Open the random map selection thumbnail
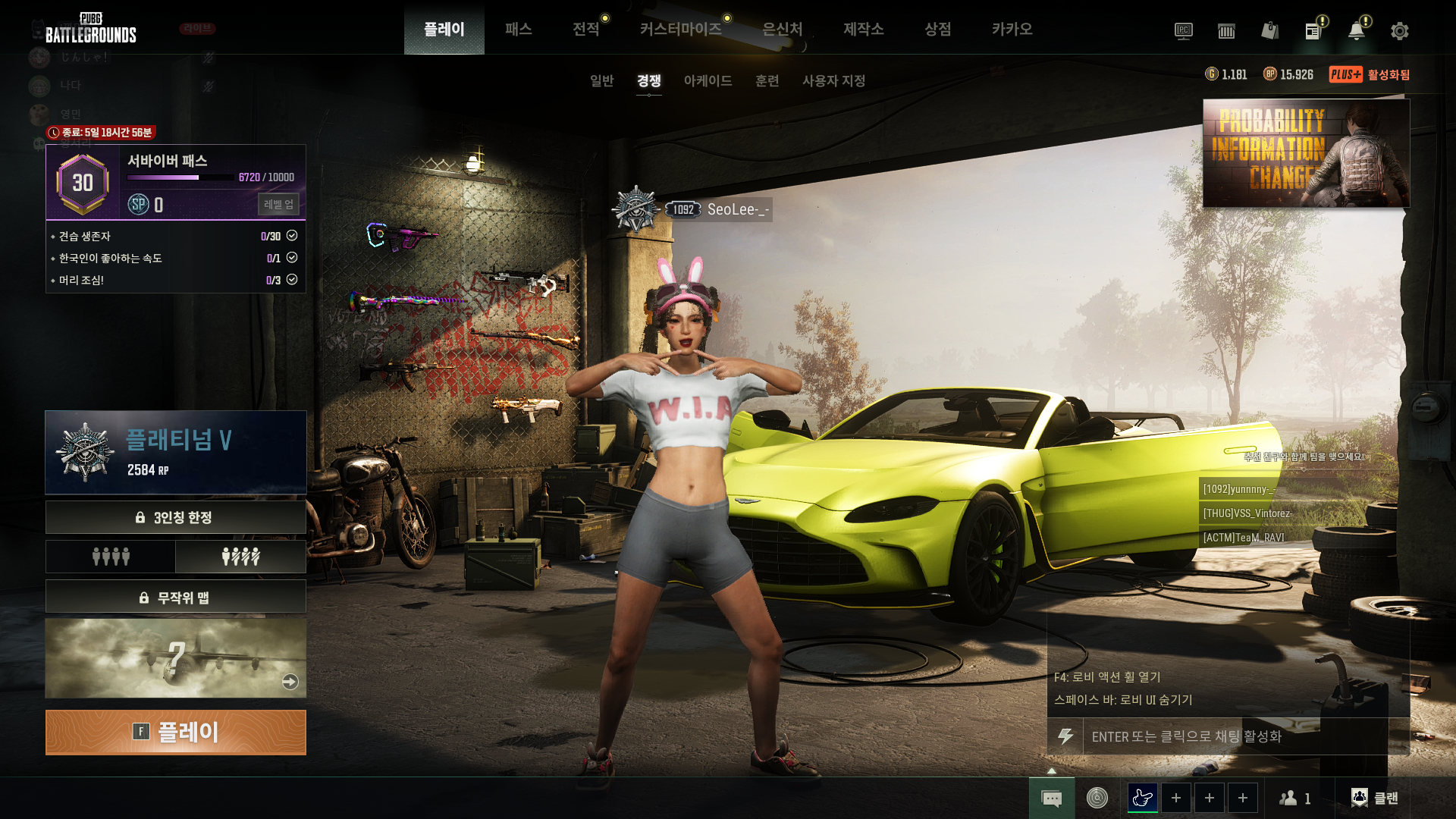Viewport: 1456px width, 819px height. pos(175,657)
